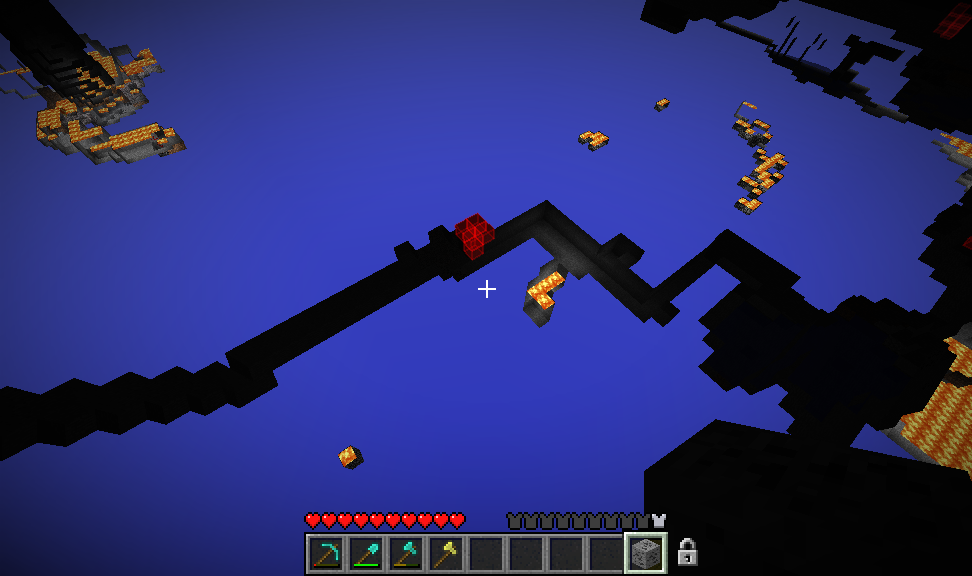
Task: Select the stone block hotbar slot
Action: tap(646, 553)
